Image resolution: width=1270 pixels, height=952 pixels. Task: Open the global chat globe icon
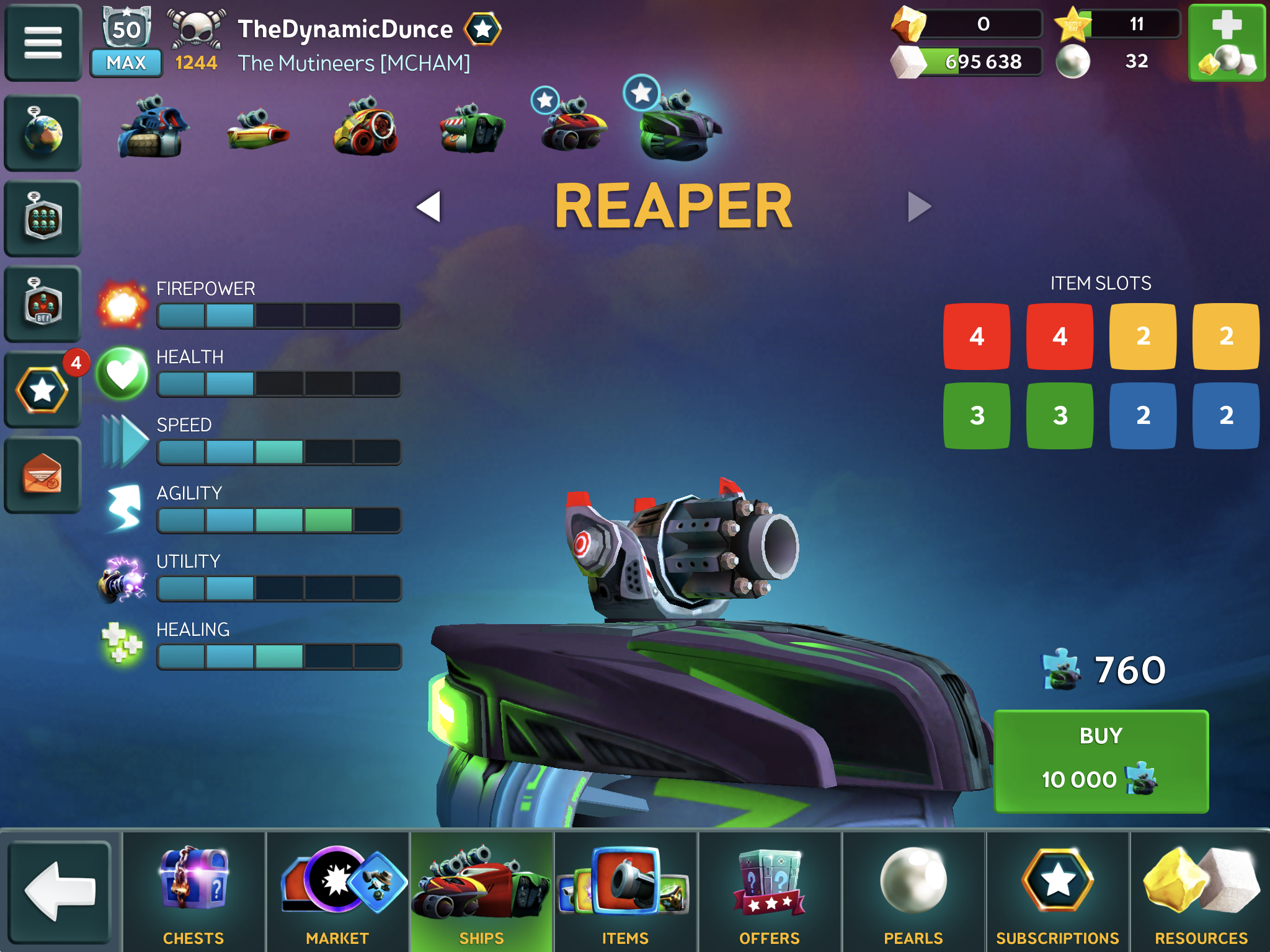click(42, 133)
